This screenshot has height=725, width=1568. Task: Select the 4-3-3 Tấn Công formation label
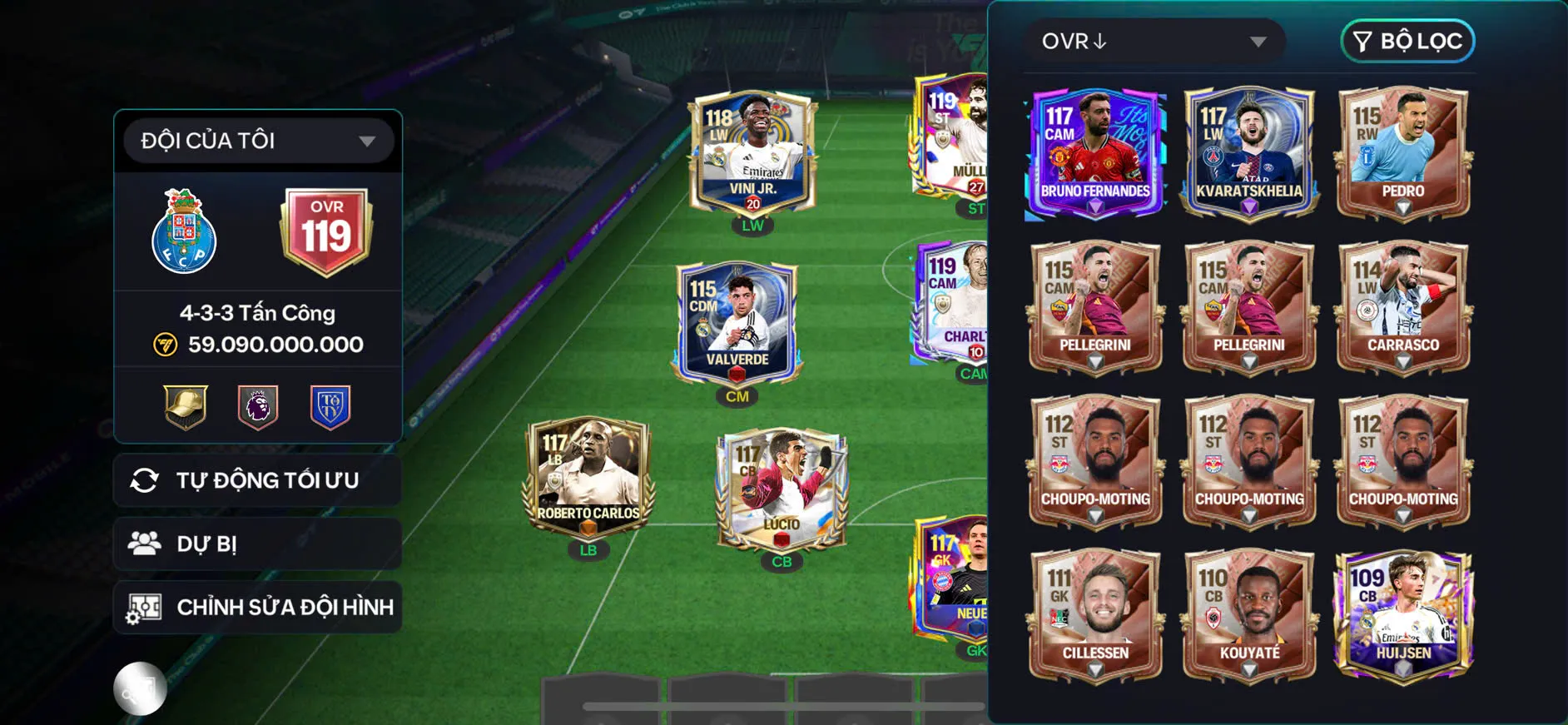pos(256,312)
